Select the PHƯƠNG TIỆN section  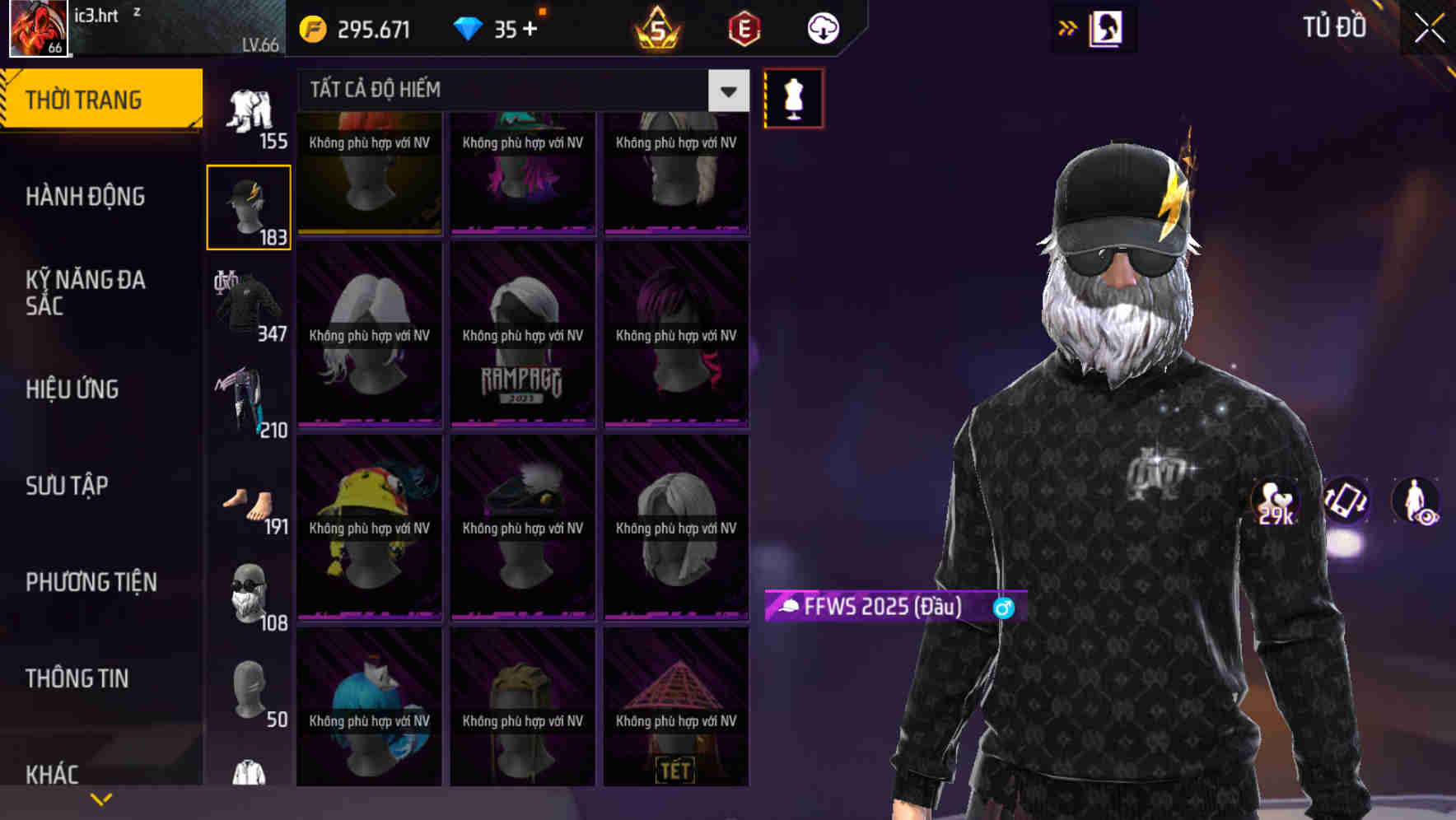point(91,582)
